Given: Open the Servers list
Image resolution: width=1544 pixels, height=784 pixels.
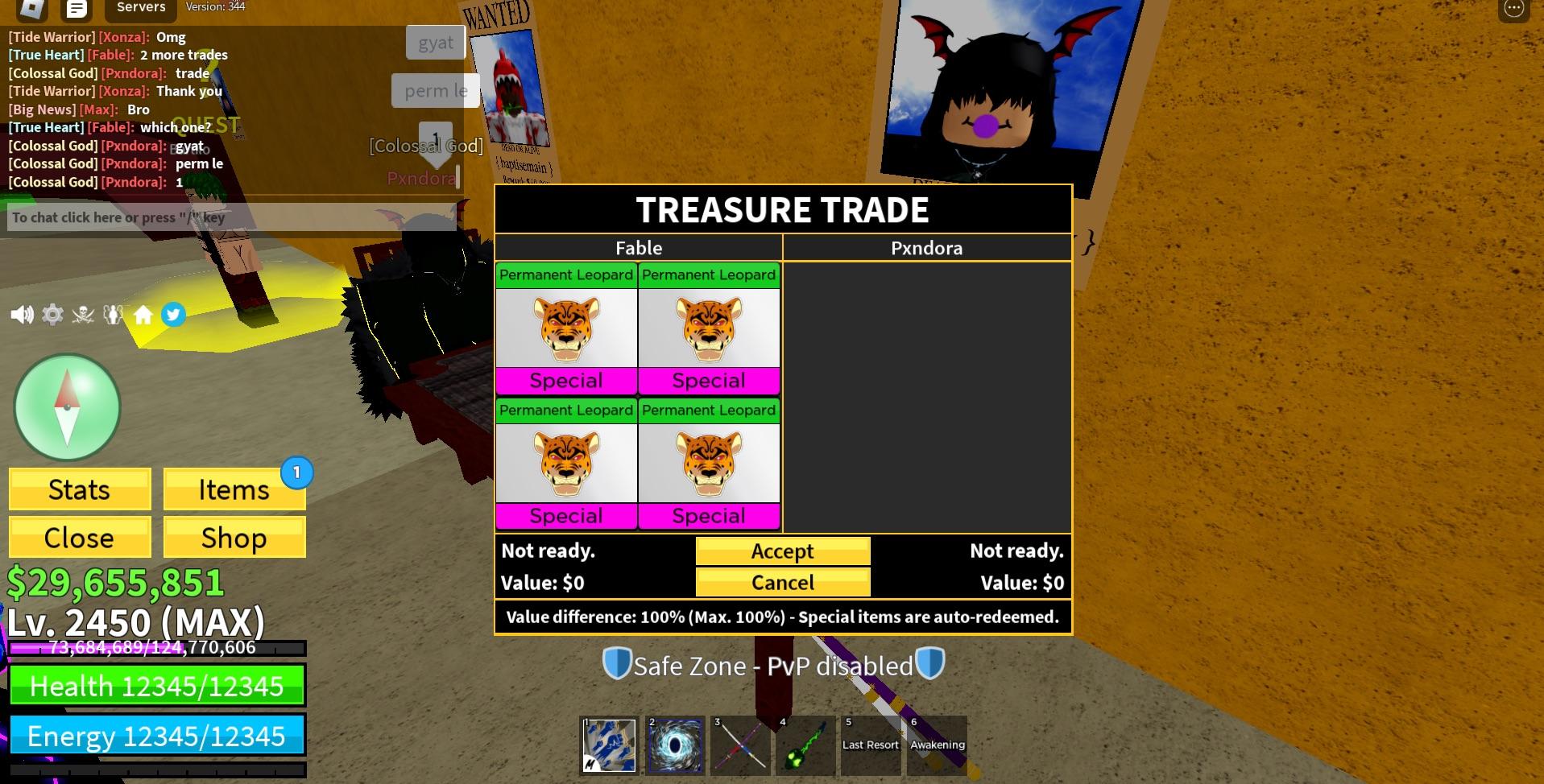Looking at the screenshot, I should 141,8.
